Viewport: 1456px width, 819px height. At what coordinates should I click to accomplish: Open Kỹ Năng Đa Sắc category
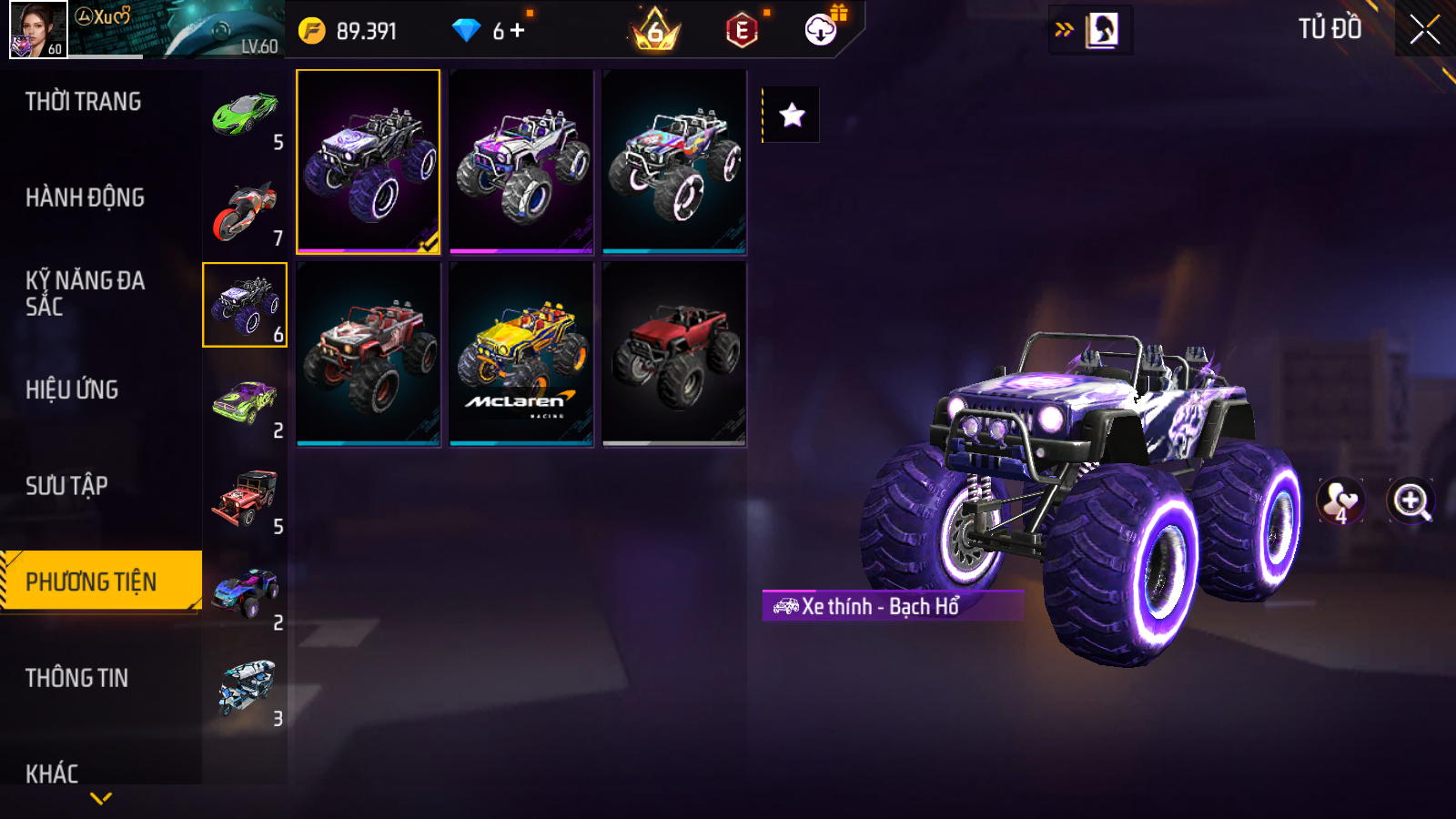pyautogui.click(x=86, y=293)
